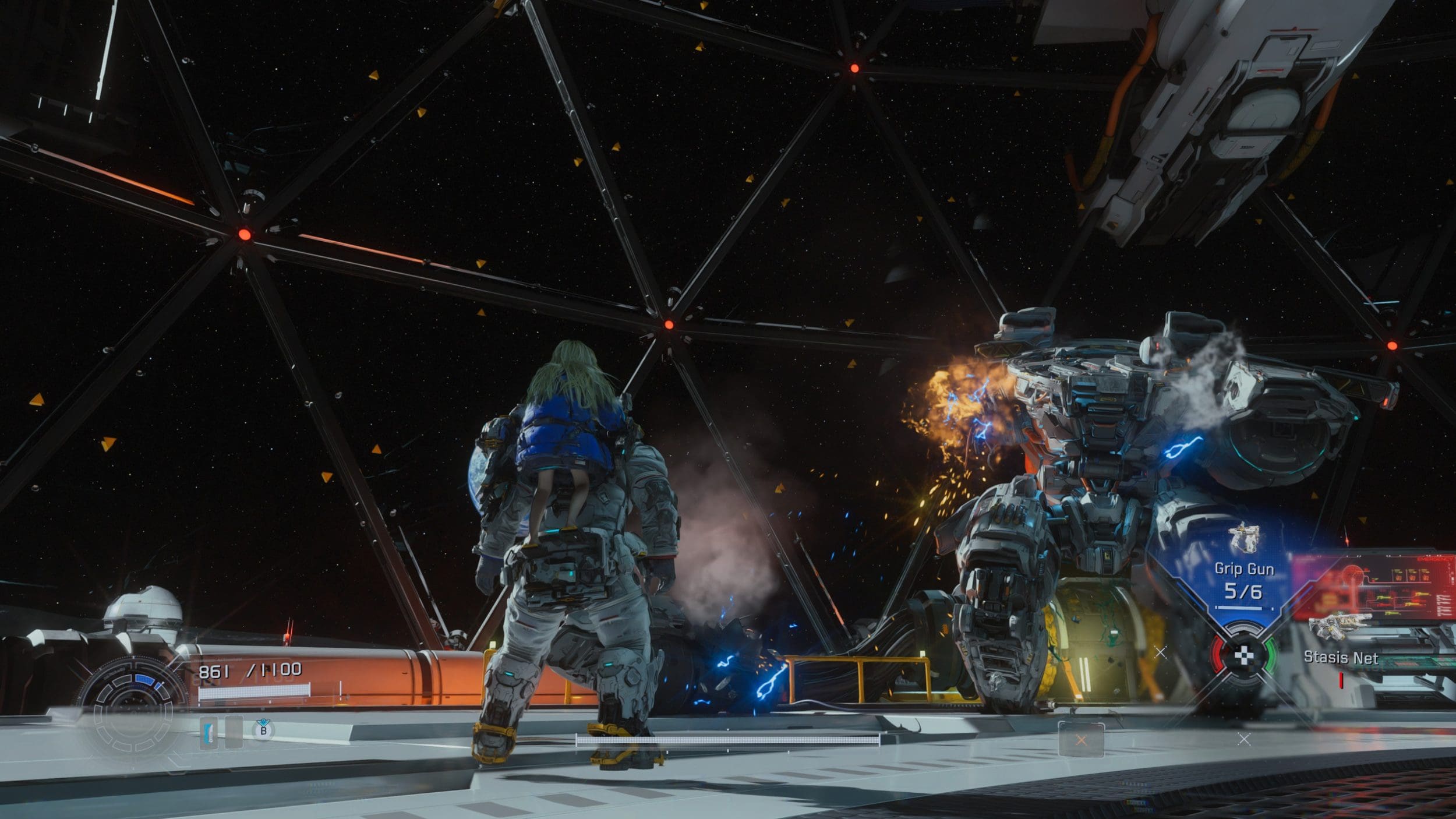The image size is (1456, 819).
Task: Select the blue repair item slot
Action: pos(208,732)
